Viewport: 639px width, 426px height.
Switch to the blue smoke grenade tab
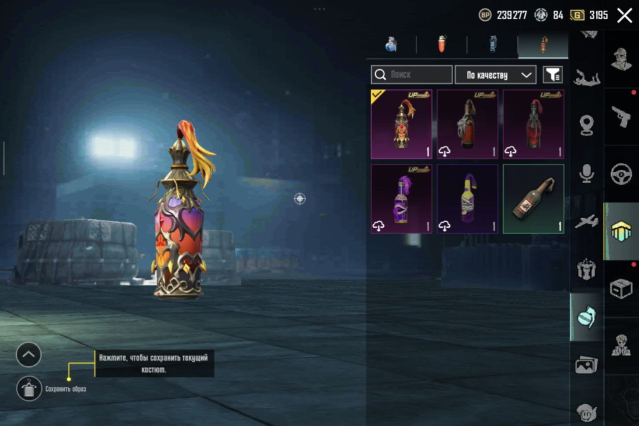pyautogui.click(x=393, y=44)
